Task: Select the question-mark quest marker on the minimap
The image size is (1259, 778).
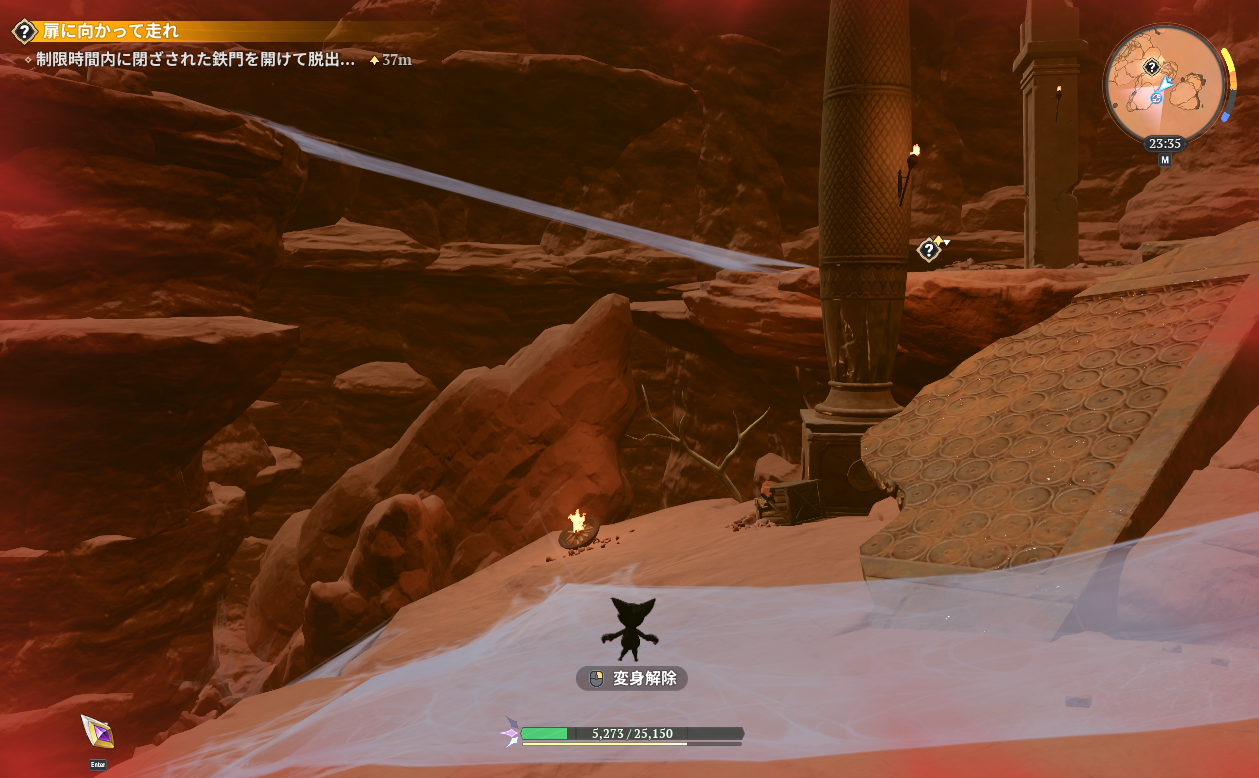Action: click(1152, 67)
